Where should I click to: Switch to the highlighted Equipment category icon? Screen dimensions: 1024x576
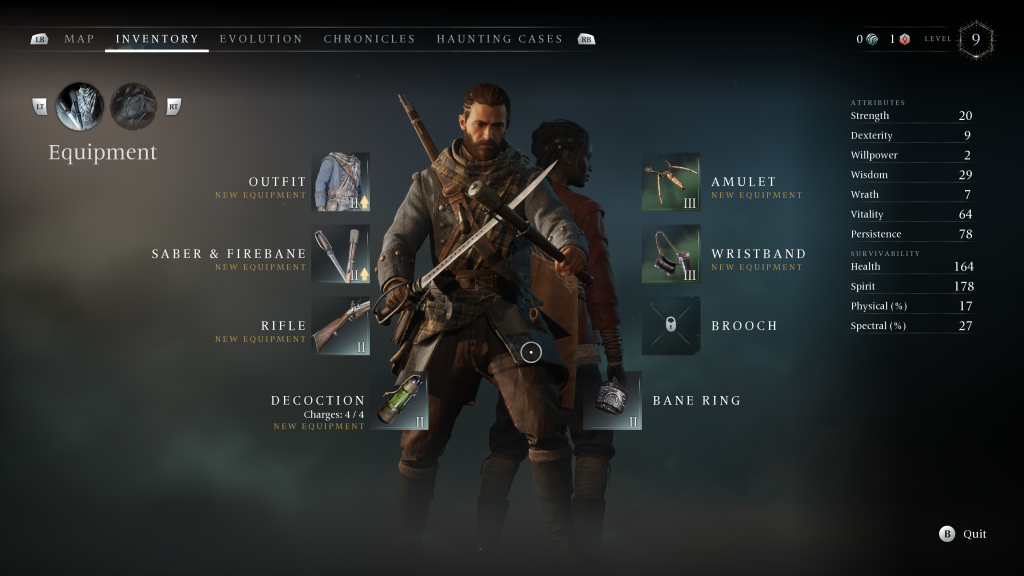[80, 106]
